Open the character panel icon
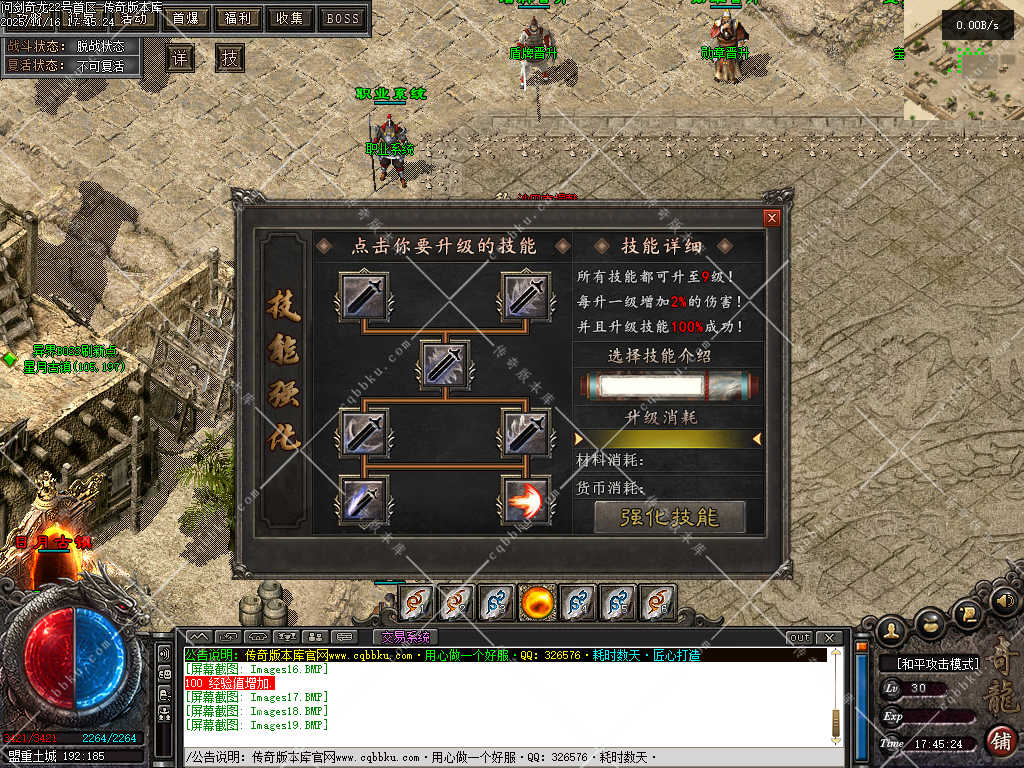The height and width of the screenshot is (768, 1024). tap(892, 630)
